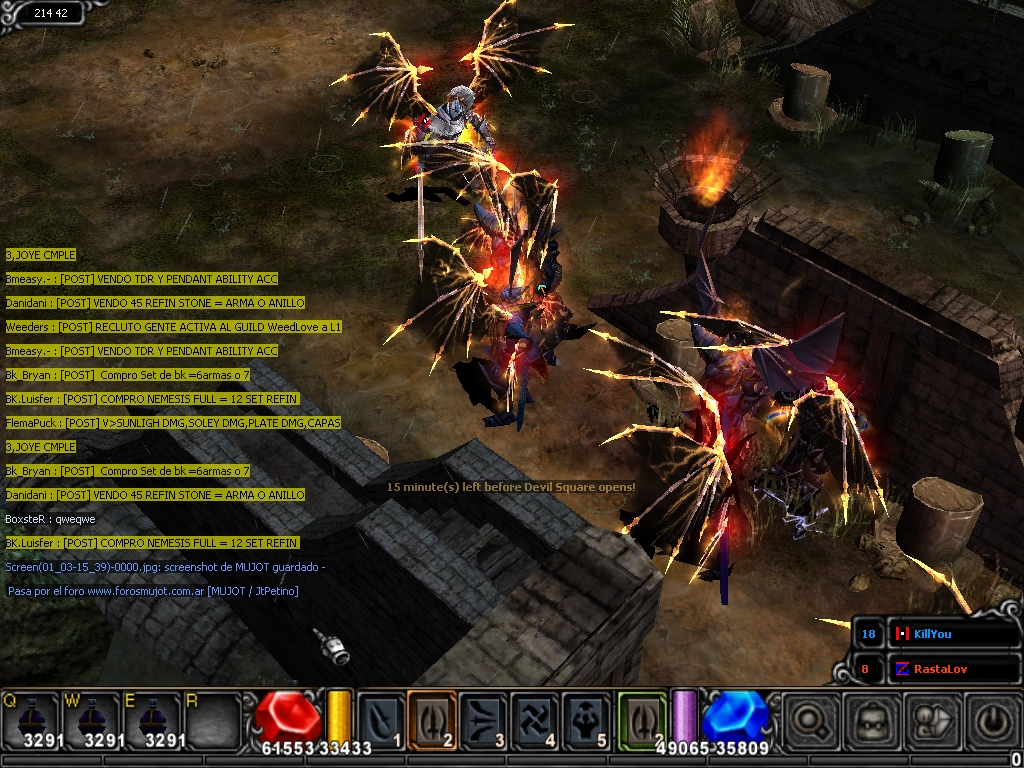Select the orange-framed skill in hotkey slot 2
This screenshot has height=768, width=1024.
[x=433, y=720]
